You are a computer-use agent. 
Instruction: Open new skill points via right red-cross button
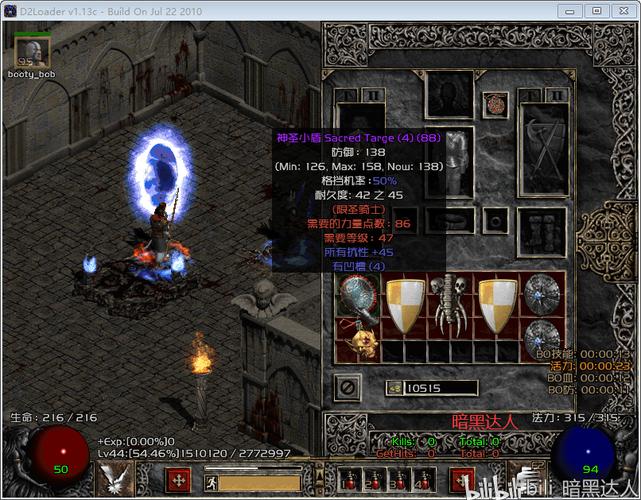[461, 480]
